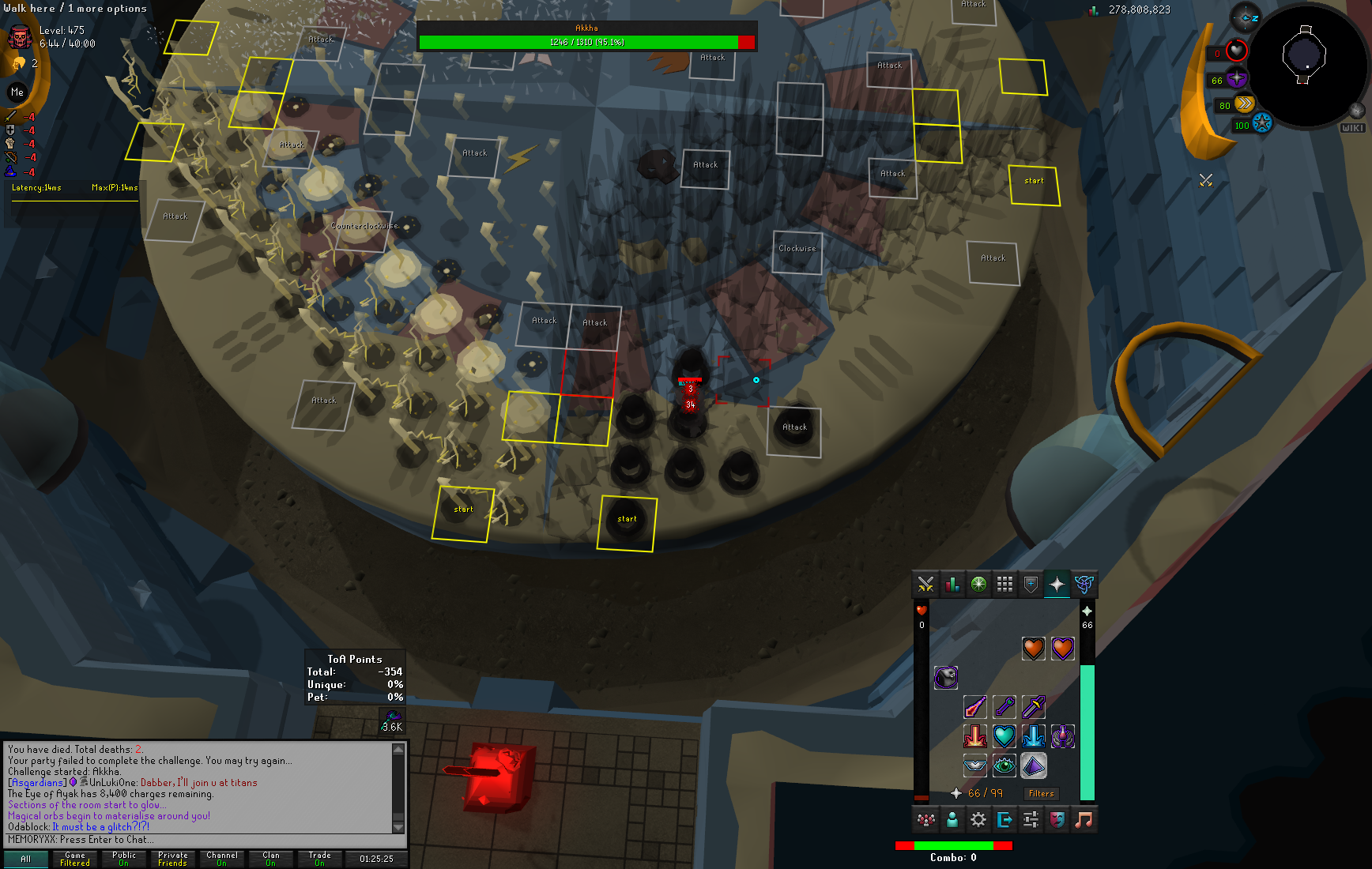Viewport: 1372px width, 869px height.
Task: Activate the selected purple pyramid prayer
Action: pos(1034,765)
